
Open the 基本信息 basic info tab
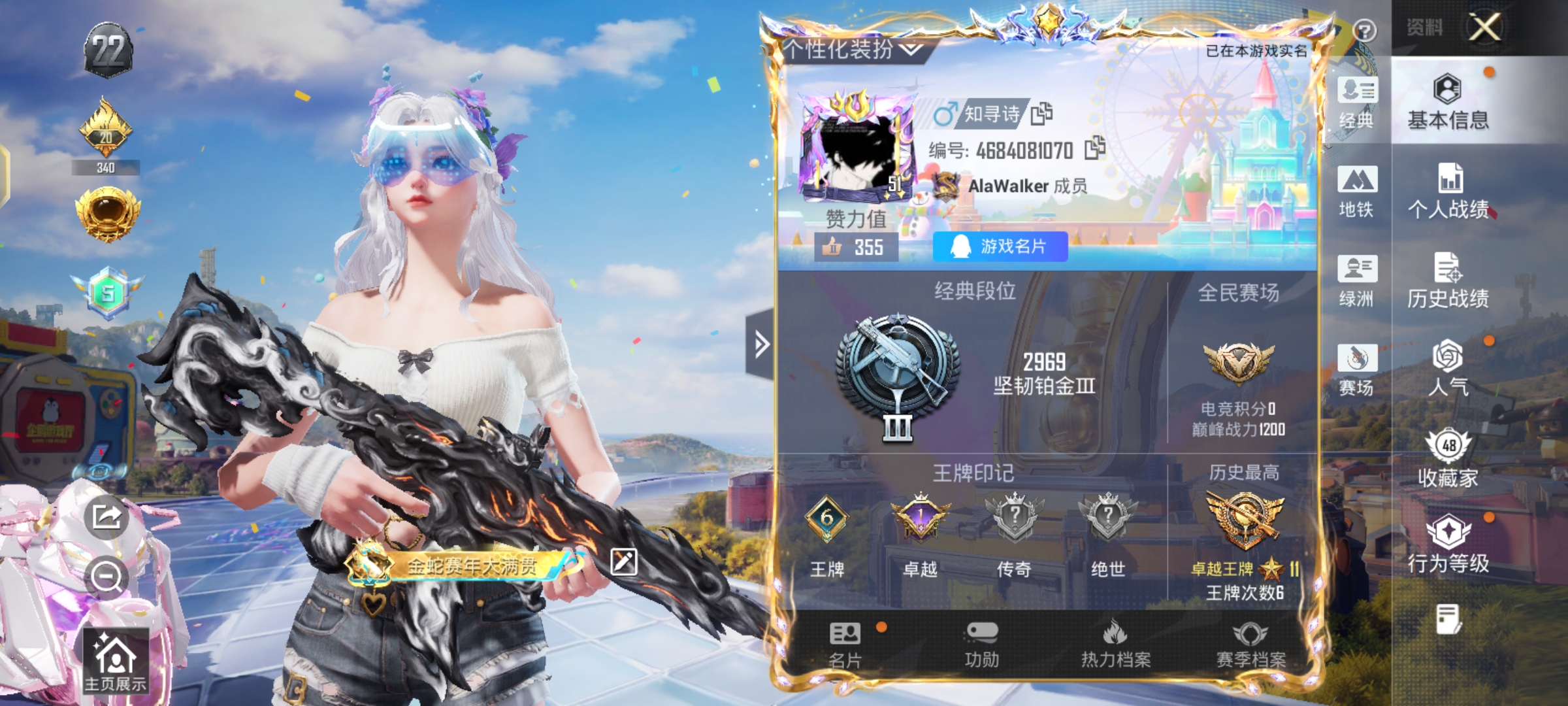[x=1448, y=102]
